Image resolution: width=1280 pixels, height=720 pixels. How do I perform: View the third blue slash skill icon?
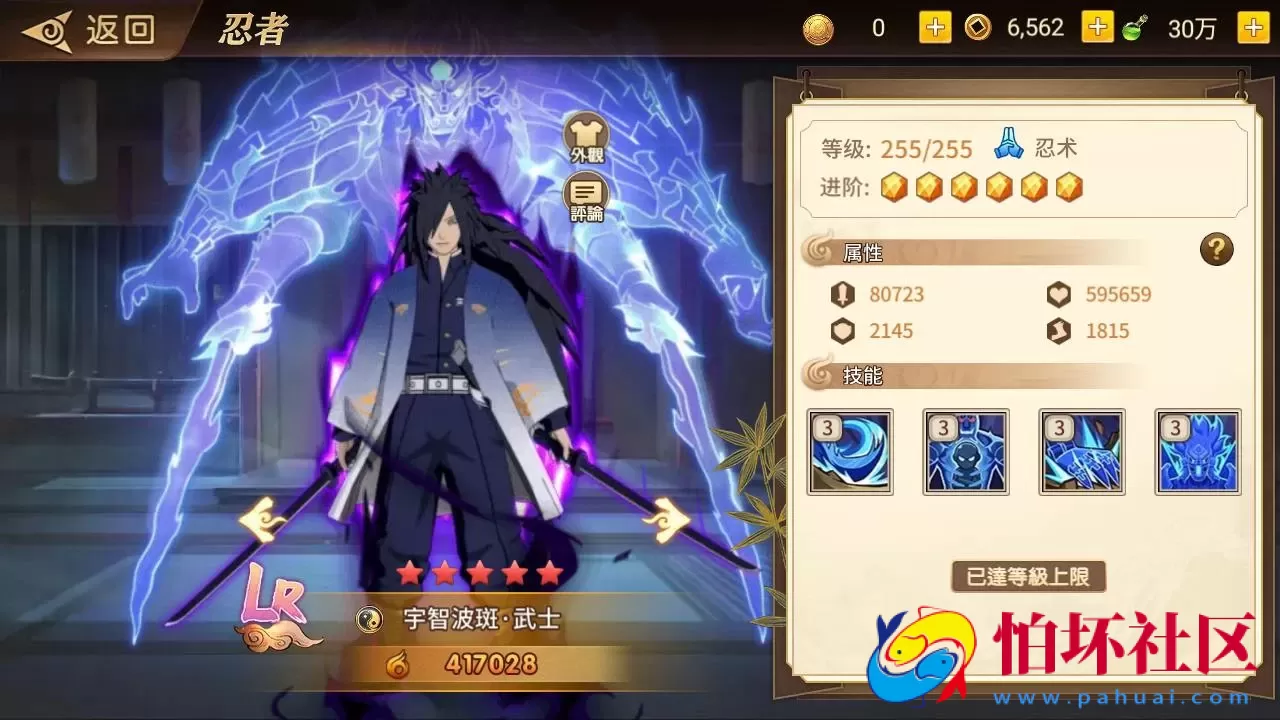1082,452
